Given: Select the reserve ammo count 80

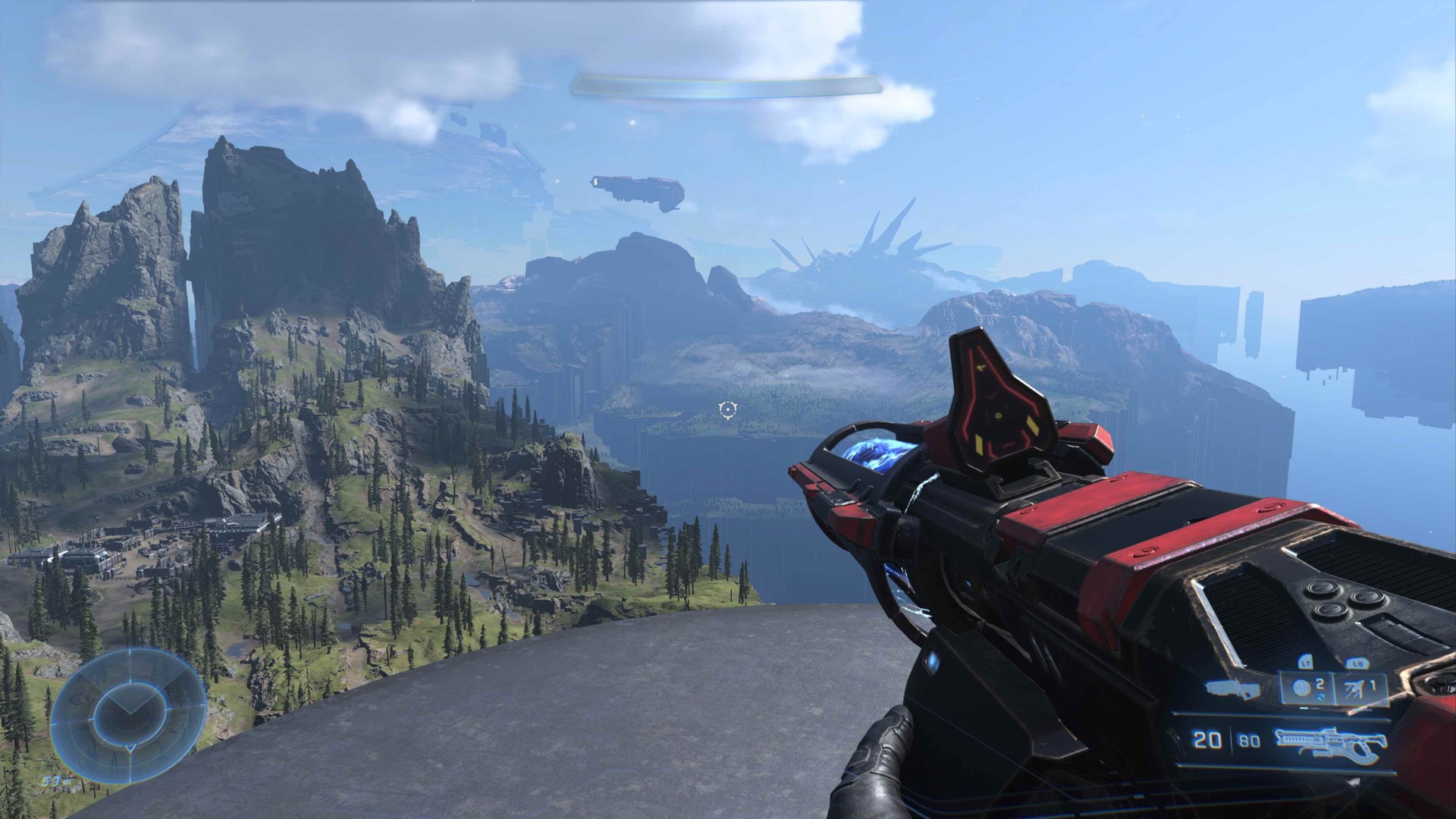Looking at the screenshot, I should (1248, 739).
